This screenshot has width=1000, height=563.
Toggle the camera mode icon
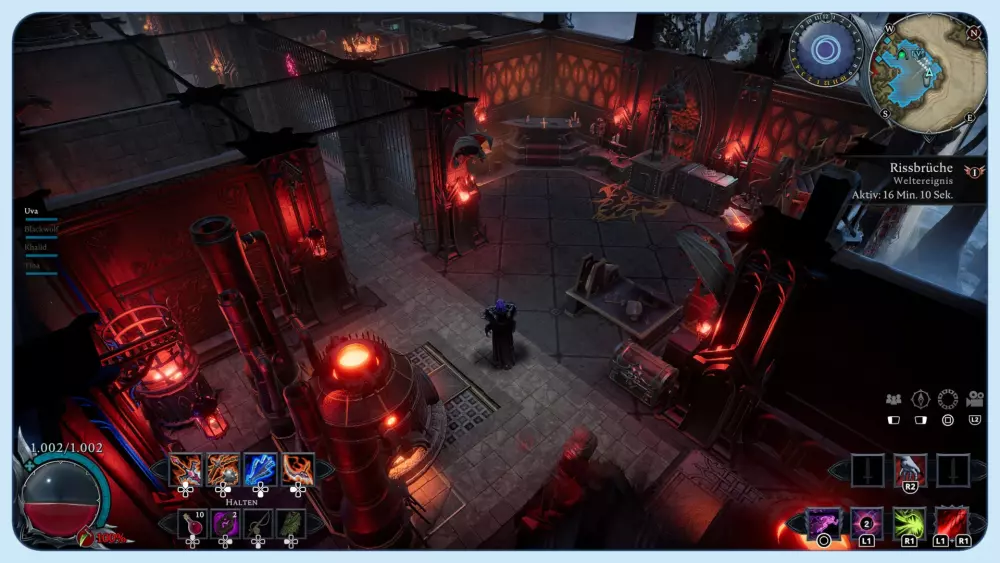[974, 399]
